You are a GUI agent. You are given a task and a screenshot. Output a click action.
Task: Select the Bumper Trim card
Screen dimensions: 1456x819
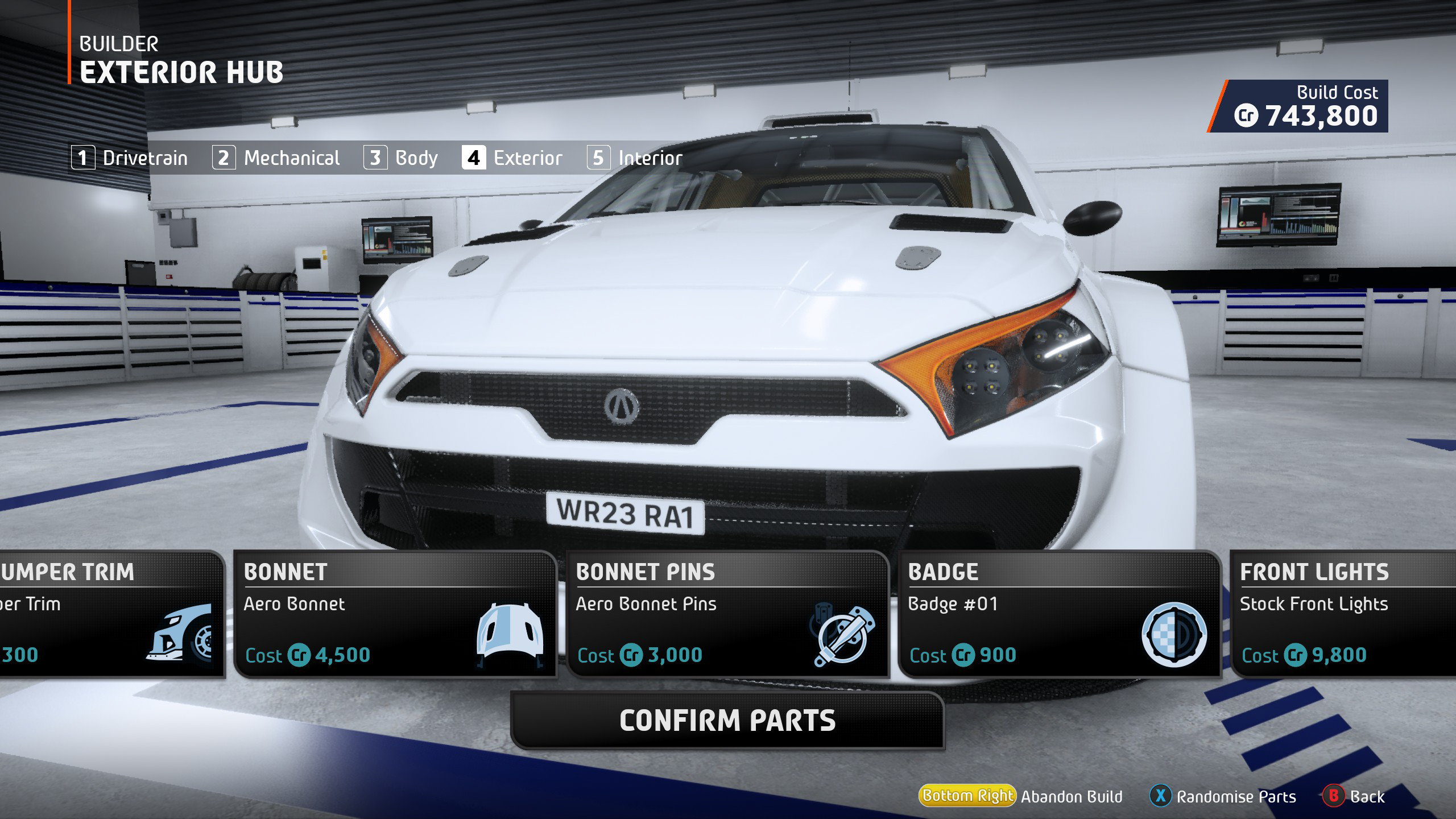[x=111, y=614]
